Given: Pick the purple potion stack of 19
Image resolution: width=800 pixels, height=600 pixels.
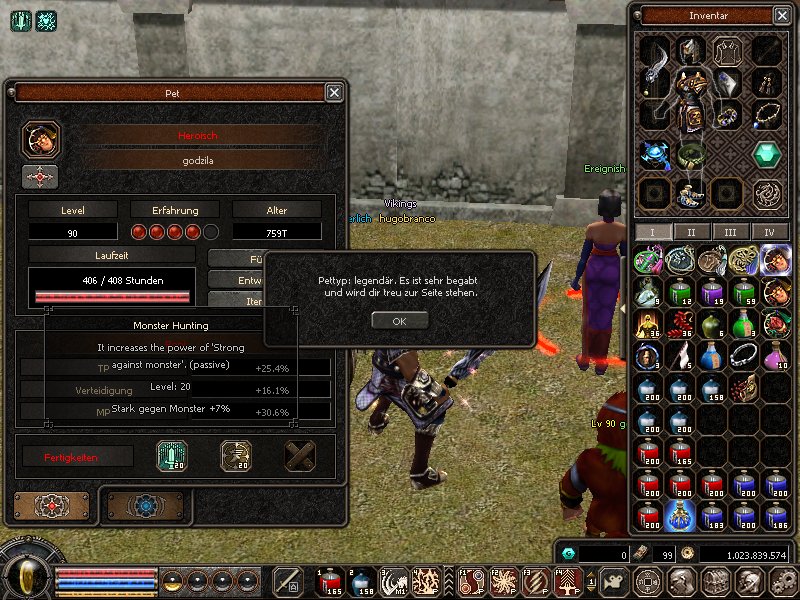Looking at the screenshot, I should (712, 293).
